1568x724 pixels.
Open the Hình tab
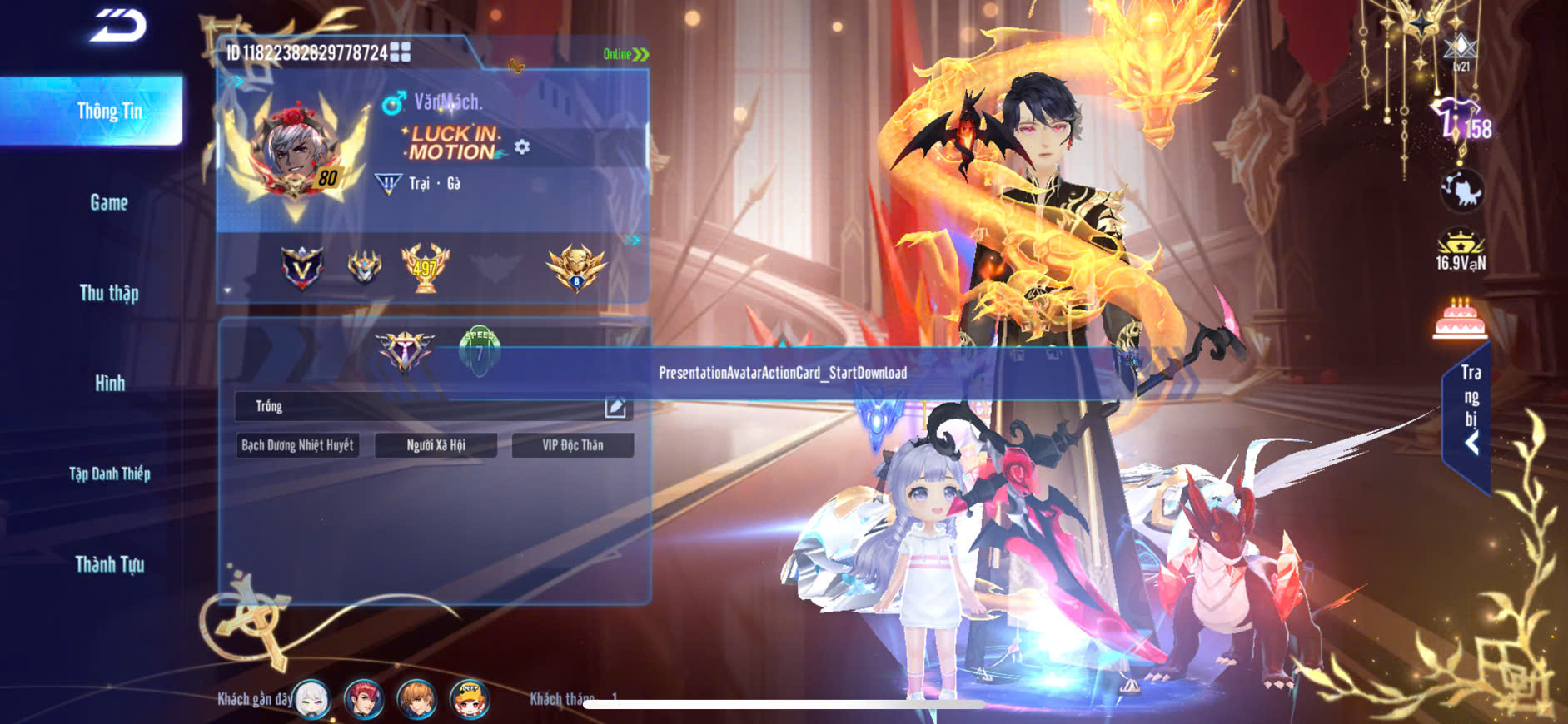click(109, 383)
